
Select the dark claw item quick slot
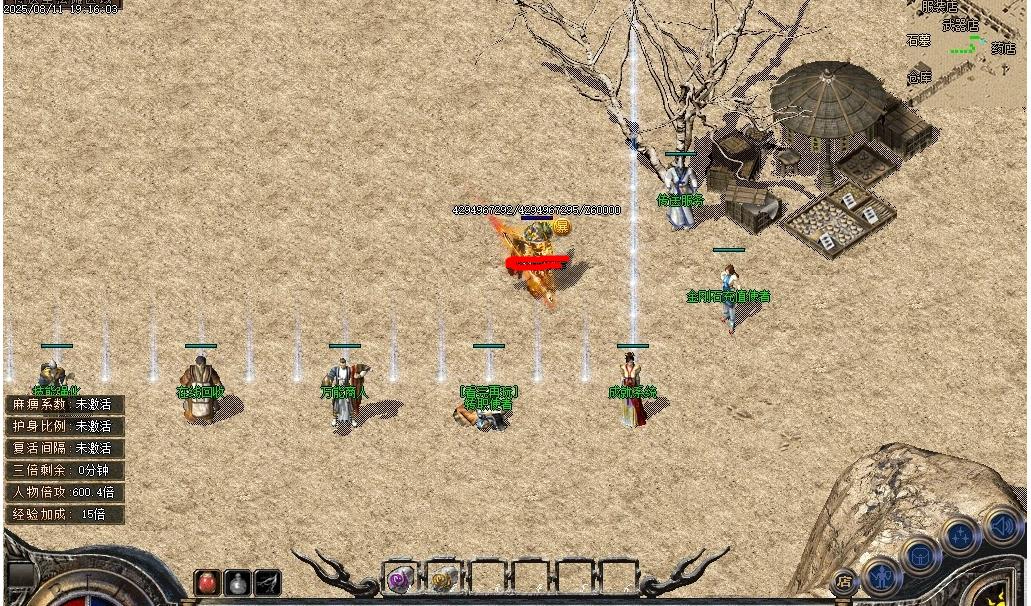[267, 582]
